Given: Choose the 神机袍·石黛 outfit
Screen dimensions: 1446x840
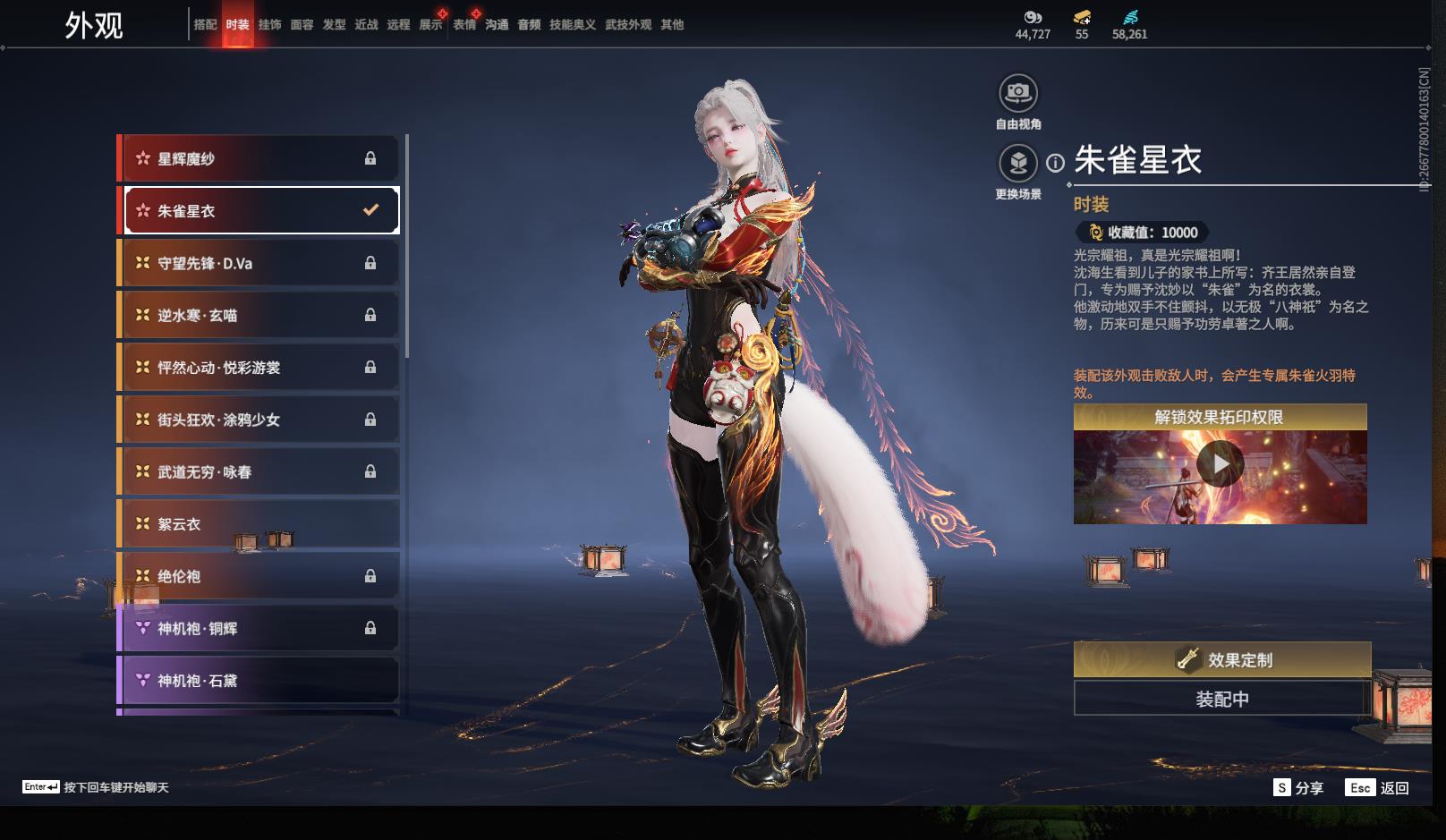Looking at the screenshot, I should pyautogui.click(x=259, y=681).
